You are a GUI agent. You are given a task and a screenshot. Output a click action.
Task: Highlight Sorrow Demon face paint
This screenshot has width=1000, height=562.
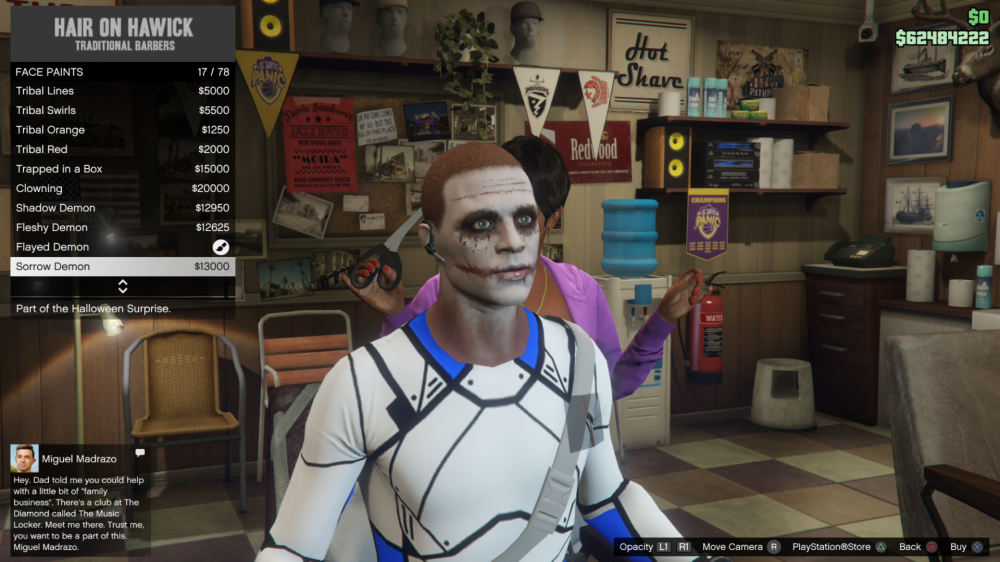tap(122, 267)
